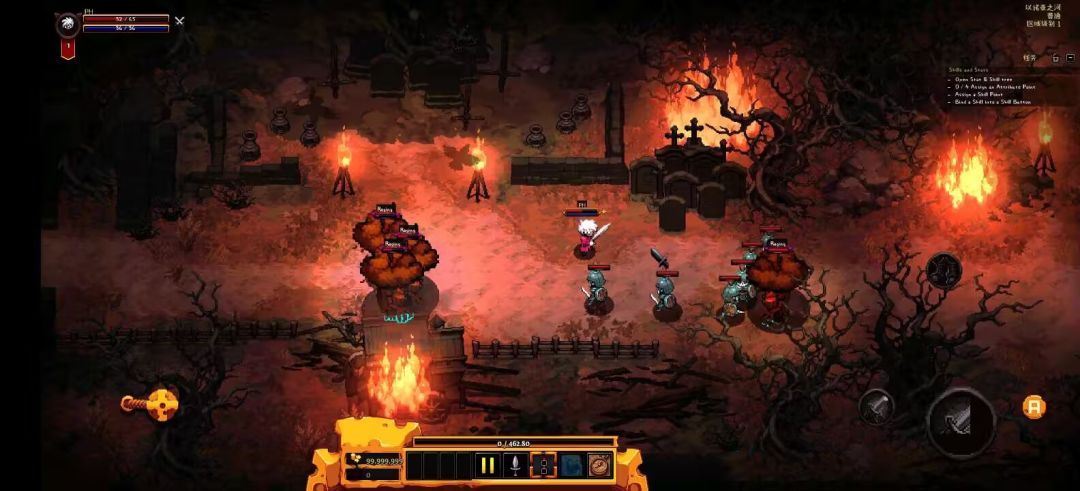Tap the orange A button
Image resolution: width=1080 pixels, height=491 pixels.
click(1034, 406)
